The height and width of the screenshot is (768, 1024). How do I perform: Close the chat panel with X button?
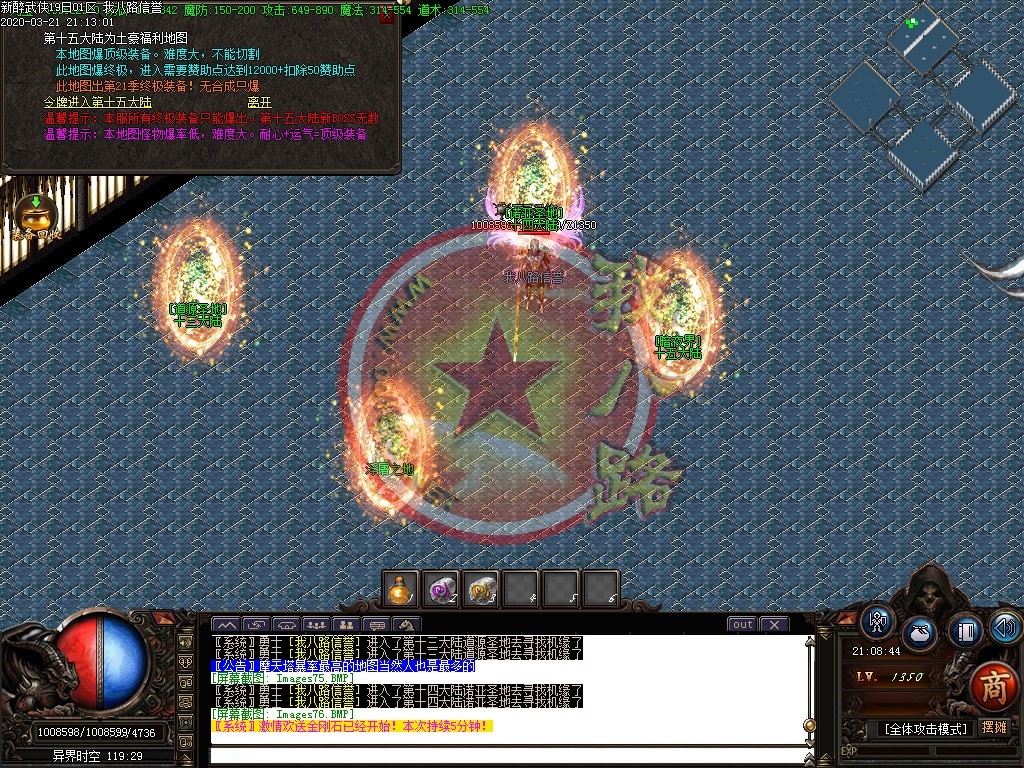click(774, 625)
